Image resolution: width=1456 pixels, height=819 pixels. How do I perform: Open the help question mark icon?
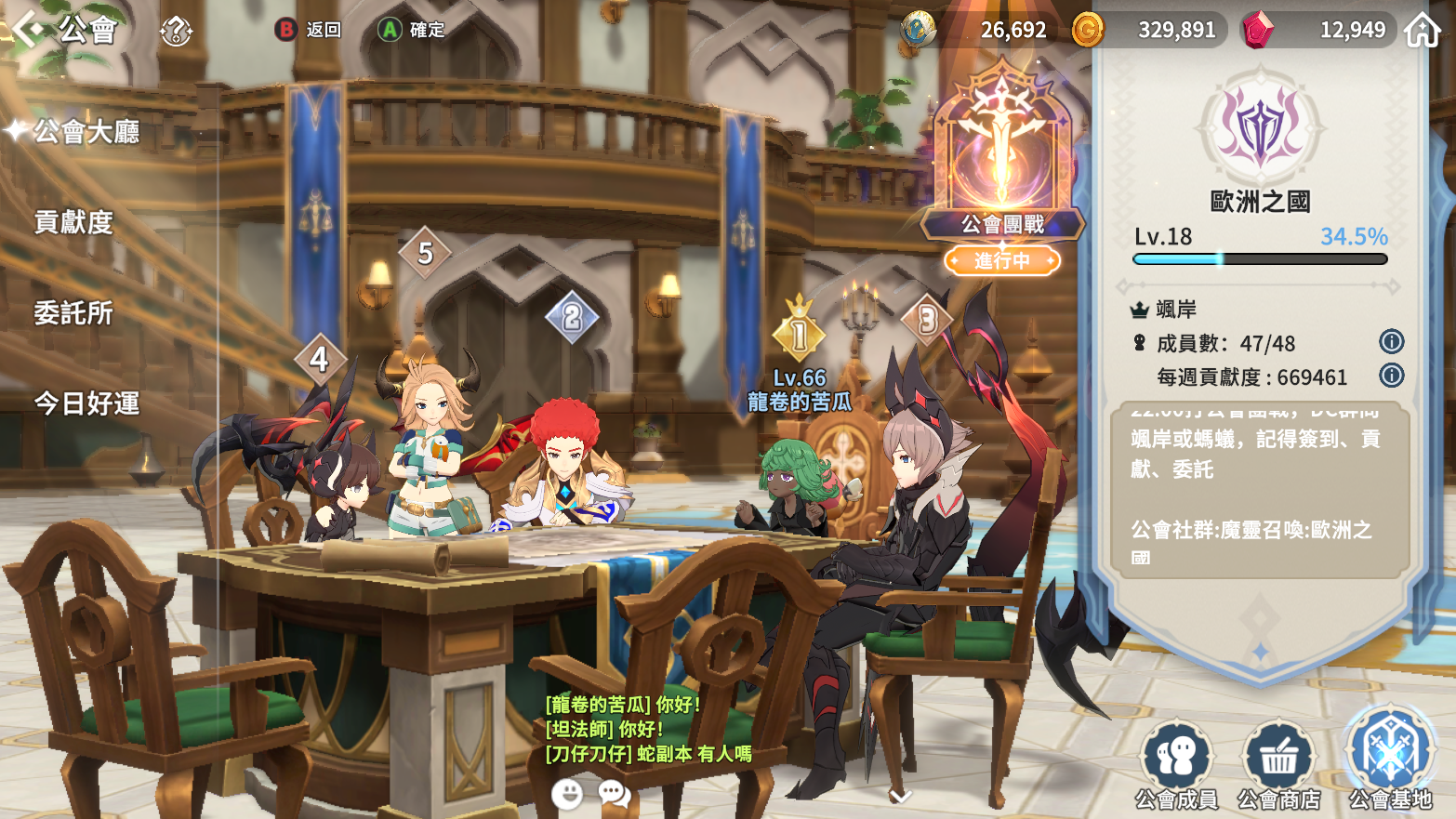pyautogui.click(x=175, y=31)
